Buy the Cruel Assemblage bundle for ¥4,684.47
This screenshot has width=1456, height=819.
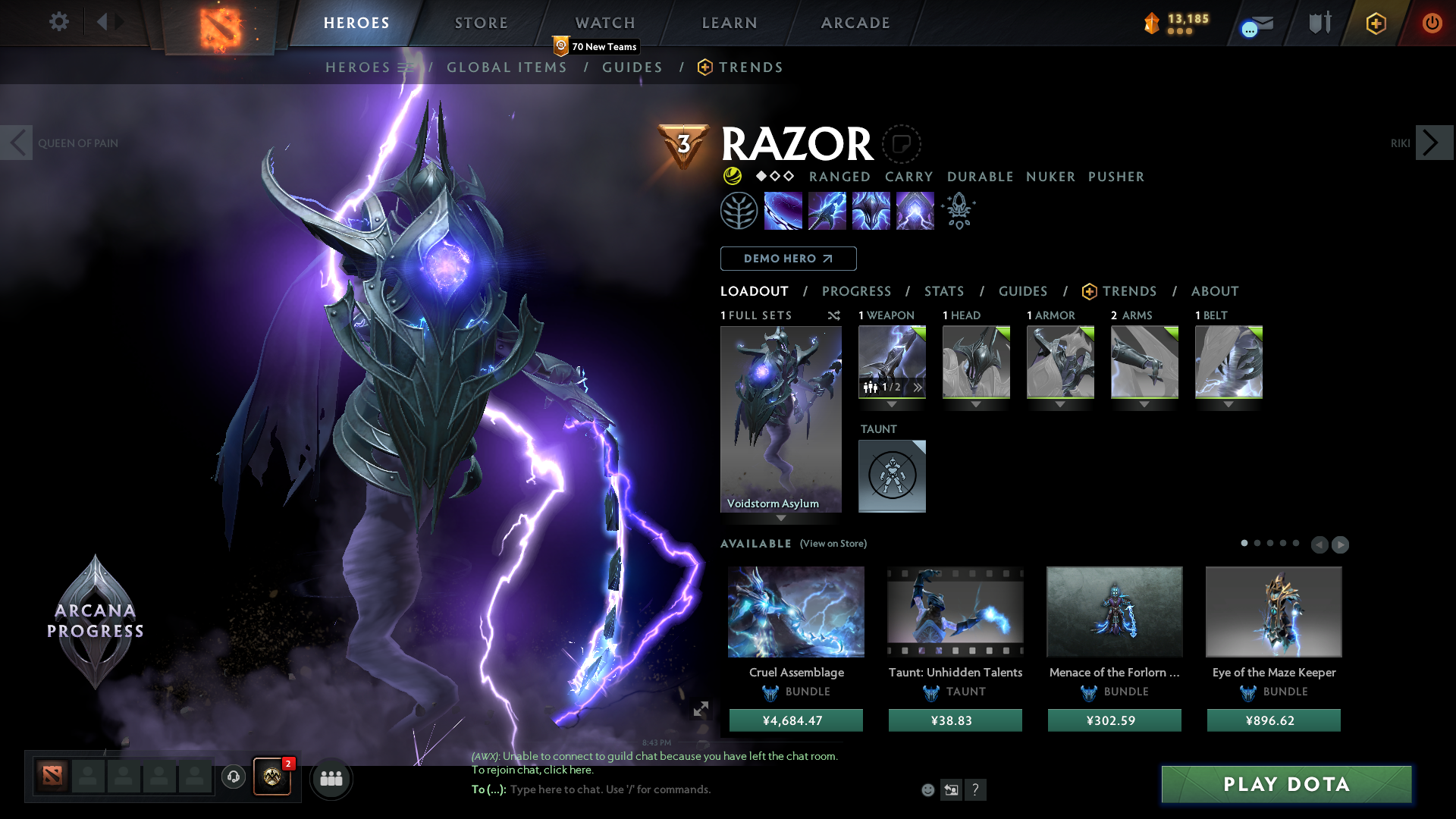pos(795,720)
